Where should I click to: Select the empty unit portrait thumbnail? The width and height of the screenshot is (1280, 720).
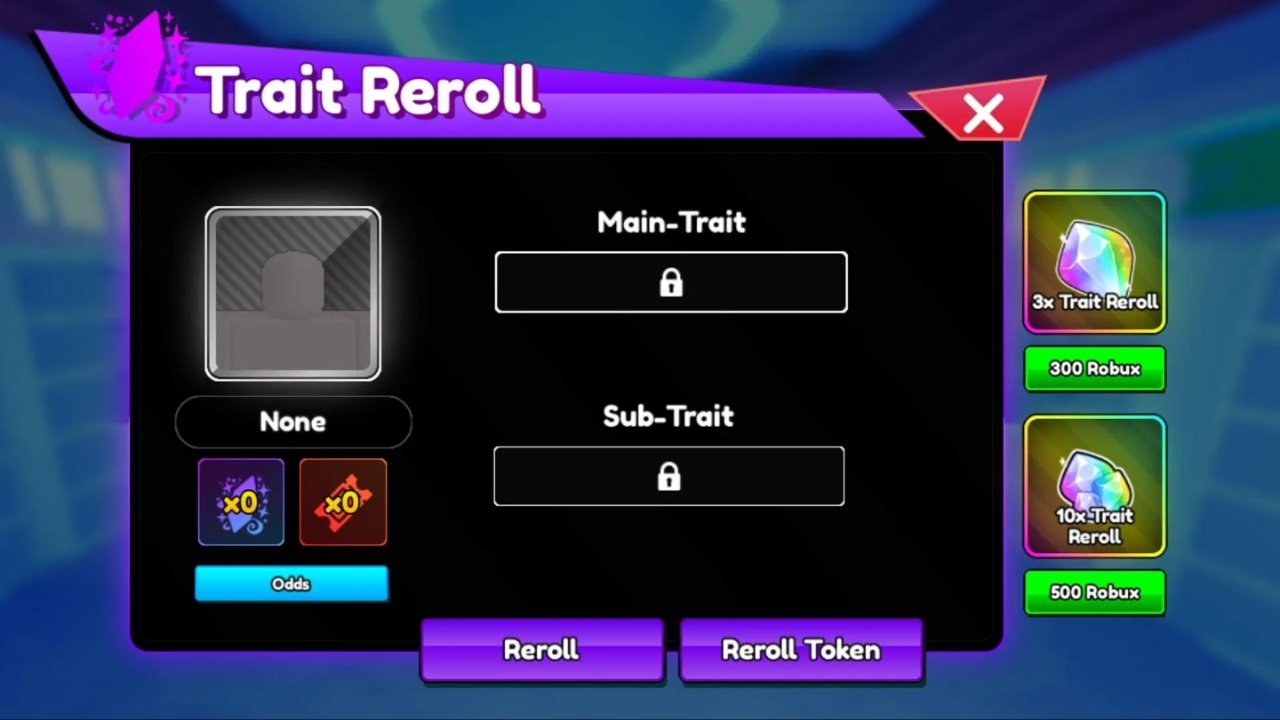tap(292, 292)
